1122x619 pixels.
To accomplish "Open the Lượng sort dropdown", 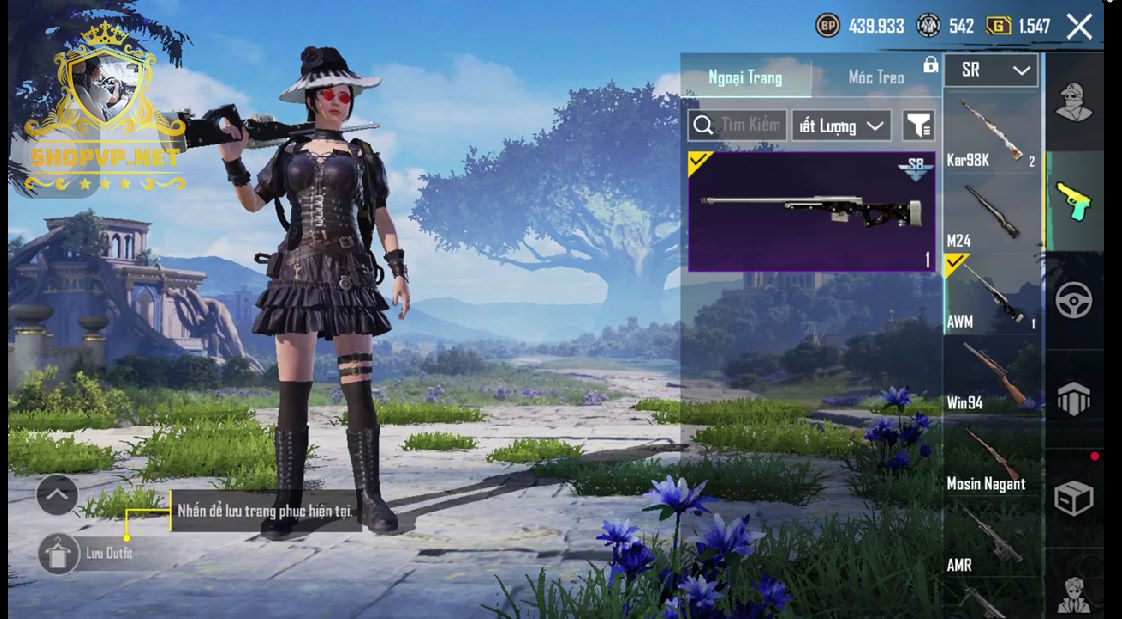I will point(841,125).
